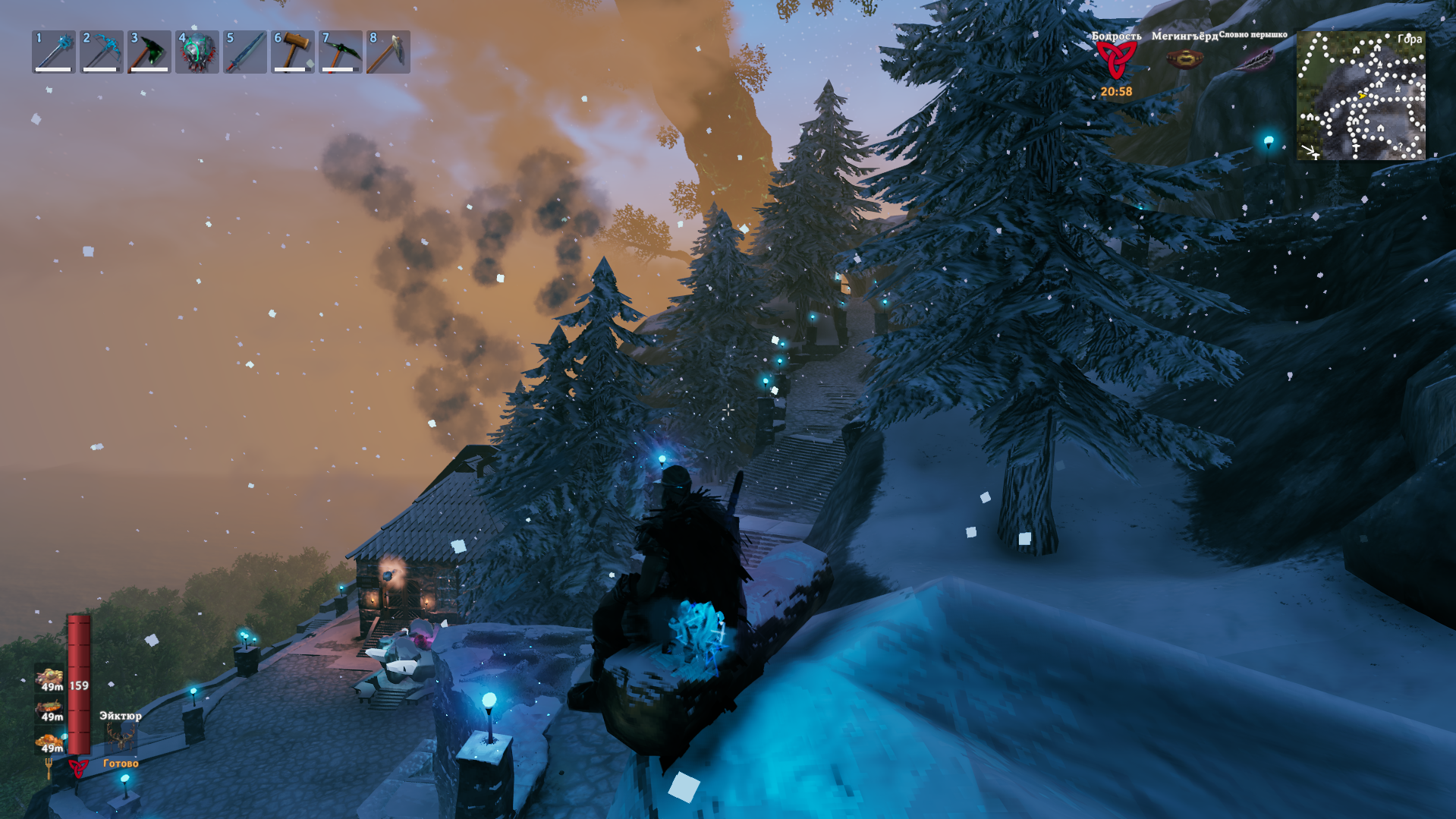Image resolution: width=1456 pixels, height=819 pixels.
Task: Choose the green-bladed axe in slot 3
Action: click(x=149, y=52)
